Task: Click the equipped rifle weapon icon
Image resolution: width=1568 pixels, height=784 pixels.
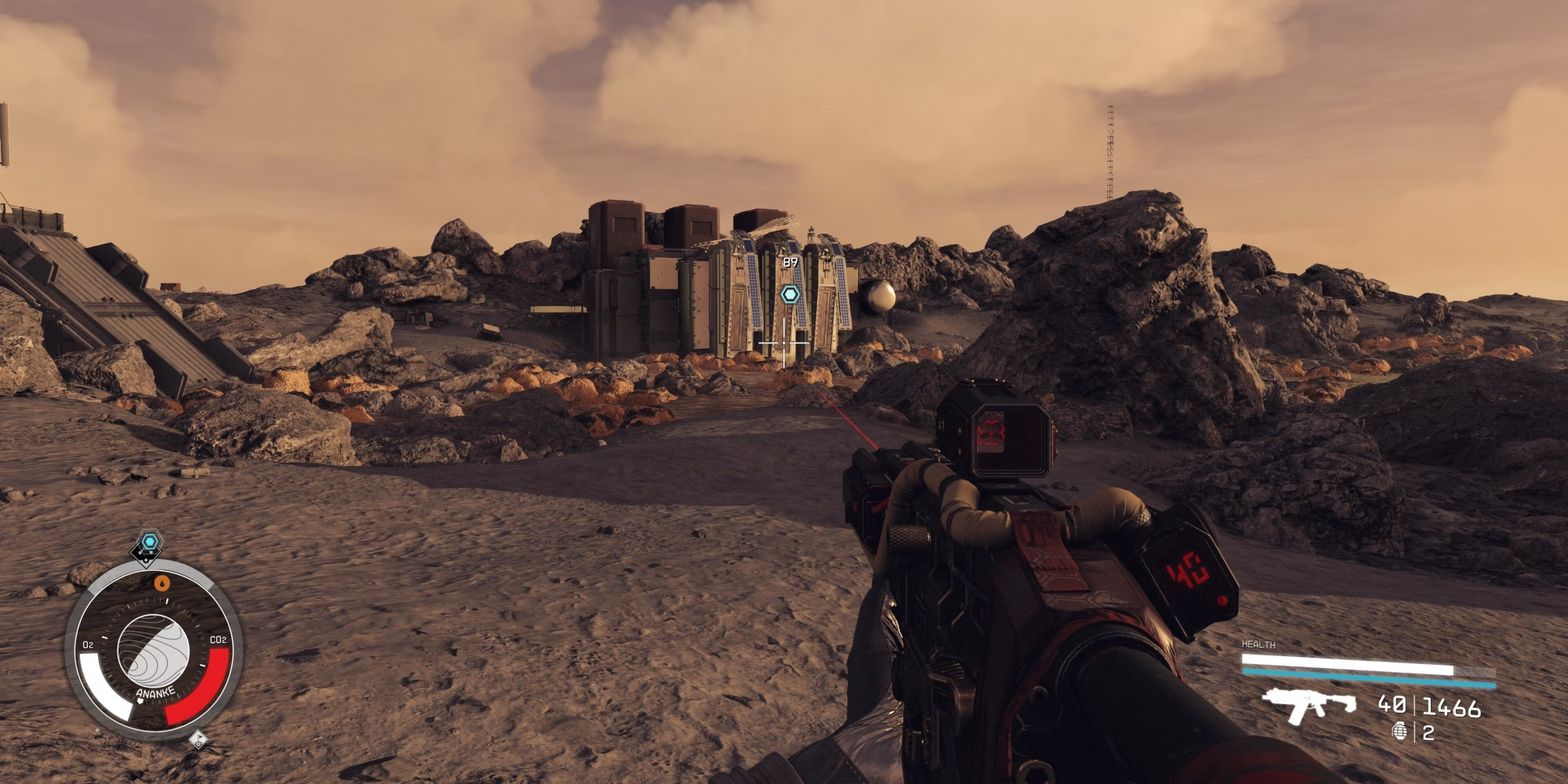Action: (1308, 703)
